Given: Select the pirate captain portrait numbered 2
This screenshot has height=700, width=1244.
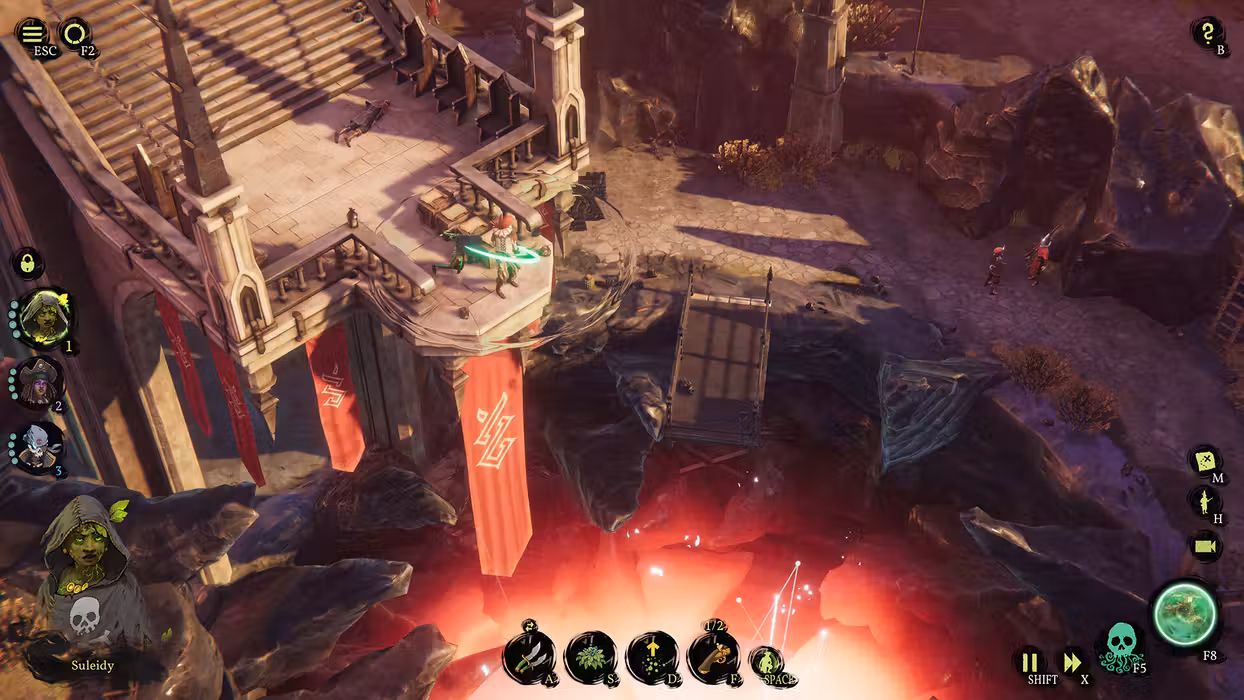Looking at the screenshot, I should 41,382.
